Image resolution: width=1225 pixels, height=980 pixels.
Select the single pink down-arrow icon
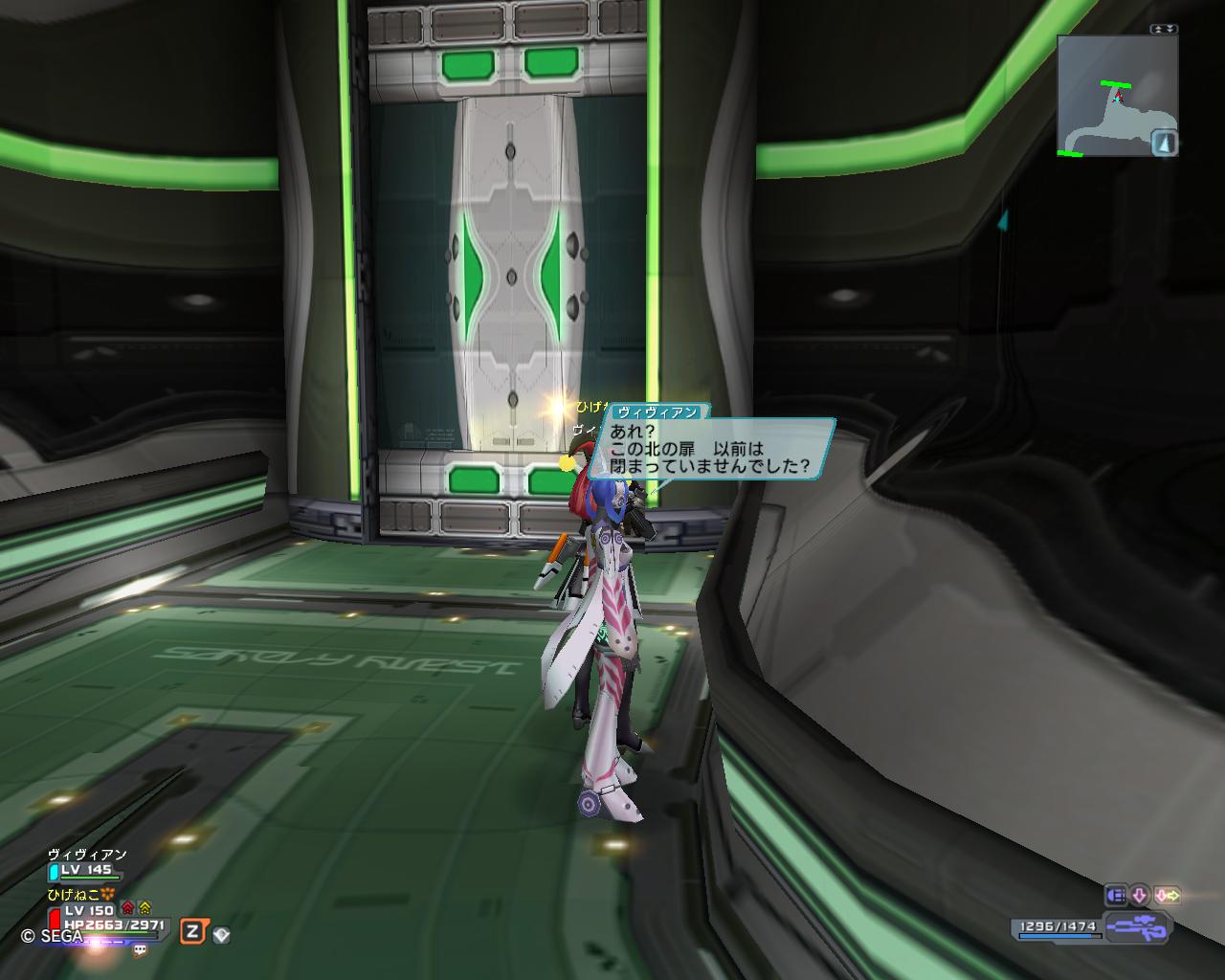point(1140,896)
